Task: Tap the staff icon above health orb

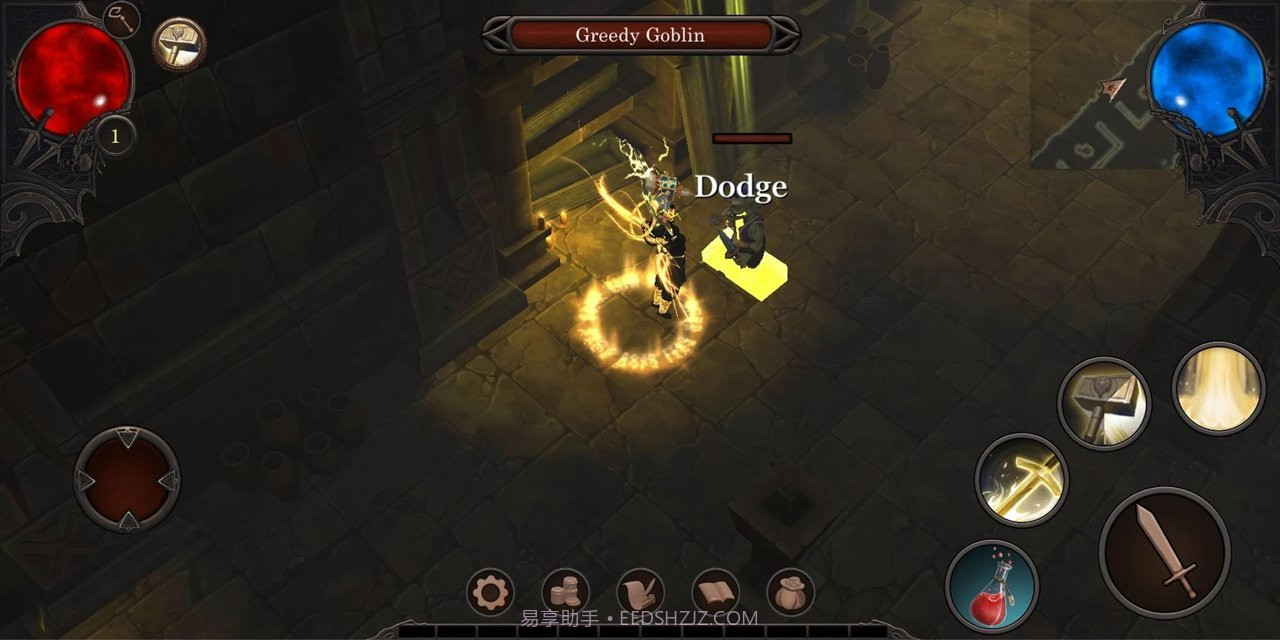Action: point(122,19)
